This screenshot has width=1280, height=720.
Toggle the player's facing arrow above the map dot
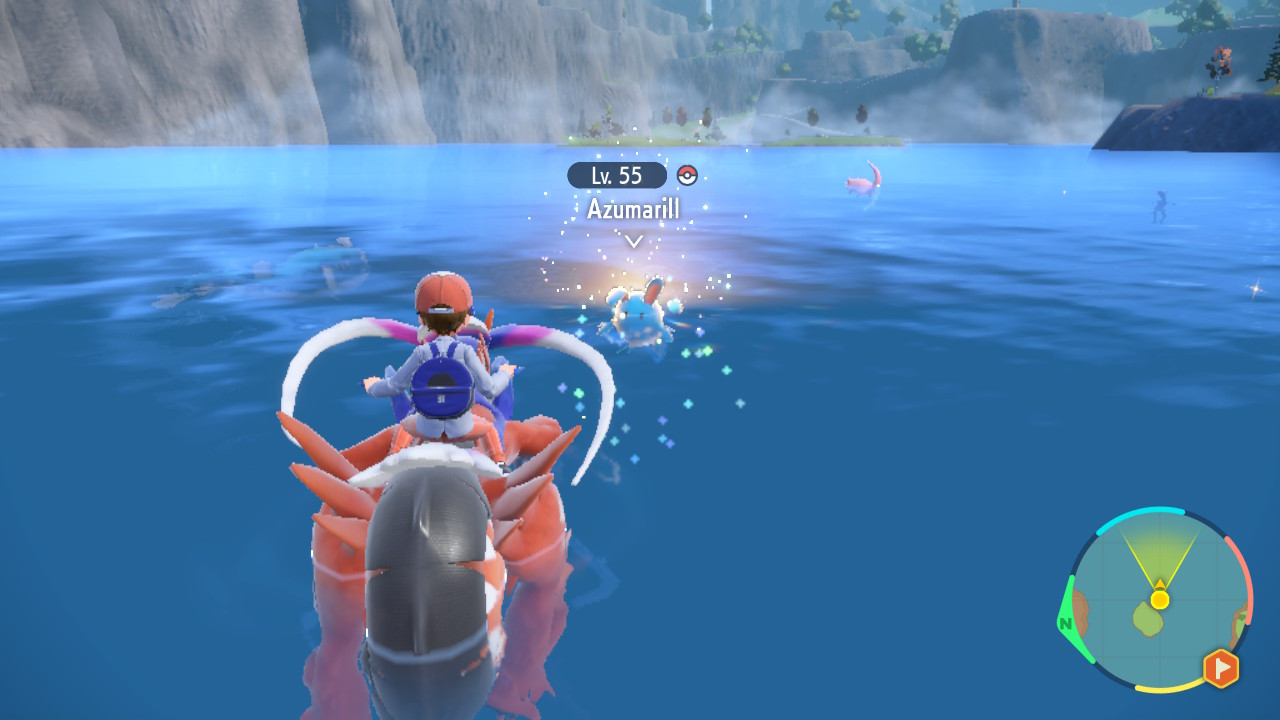coord(1159,583)
